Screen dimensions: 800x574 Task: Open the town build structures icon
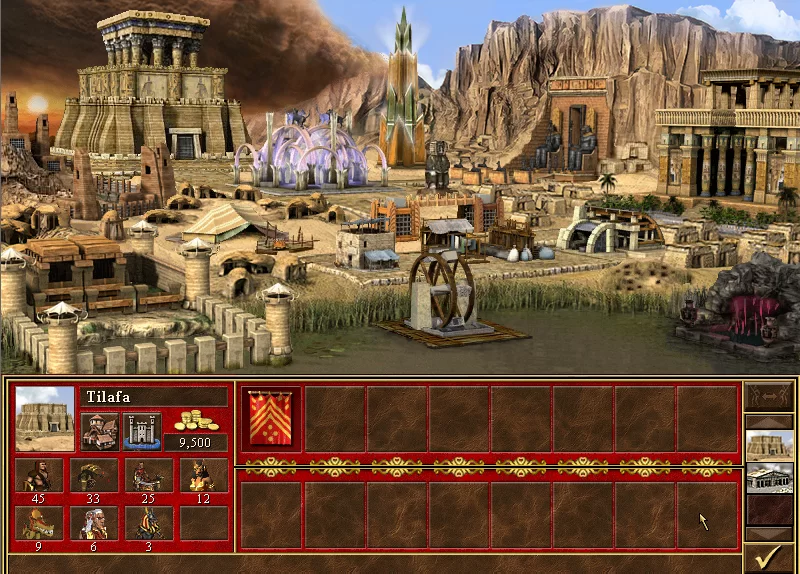pos(99,430)
